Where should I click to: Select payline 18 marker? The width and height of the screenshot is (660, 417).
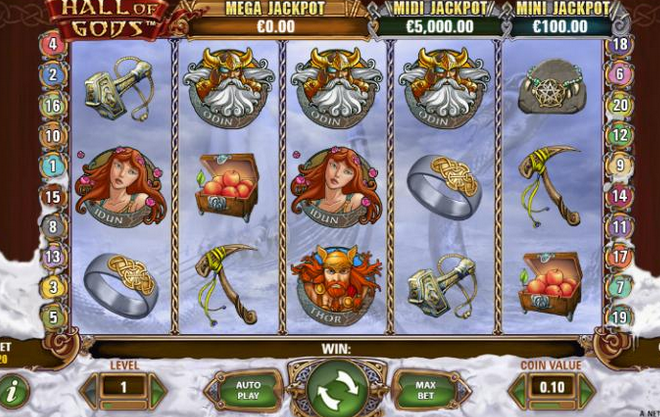click(620, 45)
